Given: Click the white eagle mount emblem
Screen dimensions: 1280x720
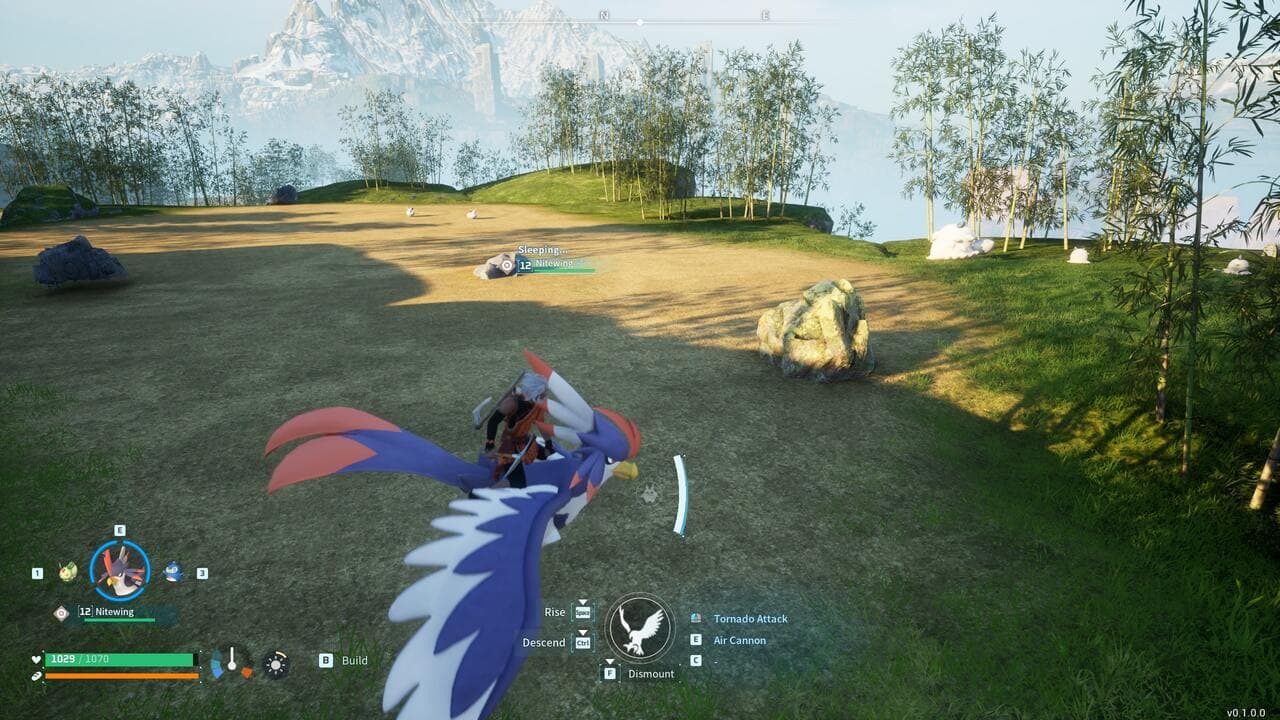Looking at the screenshot, I should [640, 629].
